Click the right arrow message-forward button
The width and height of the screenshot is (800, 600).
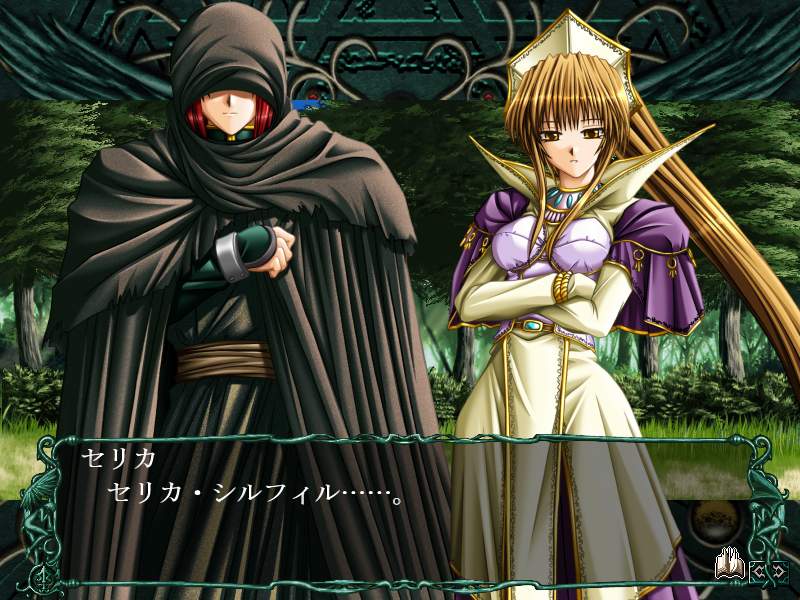click(x=778, y=571)
